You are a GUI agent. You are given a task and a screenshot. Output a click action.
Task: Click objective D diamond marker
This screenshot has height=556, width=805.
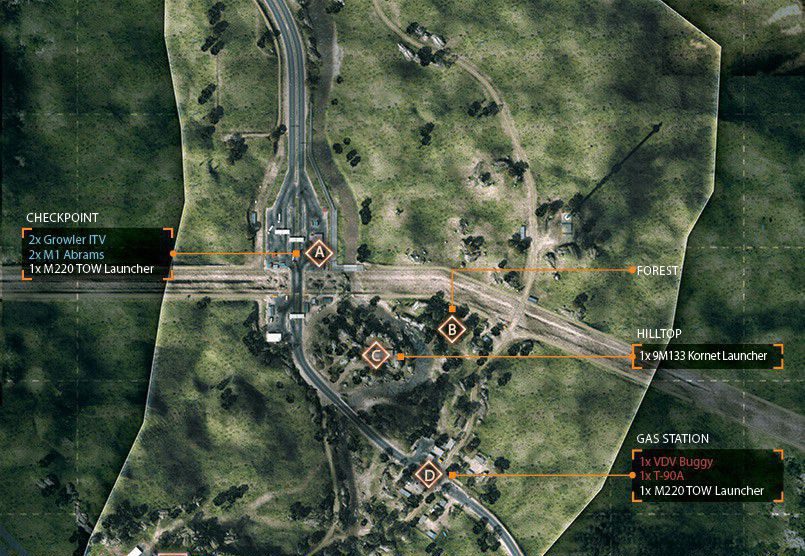[x=429, y=475]
